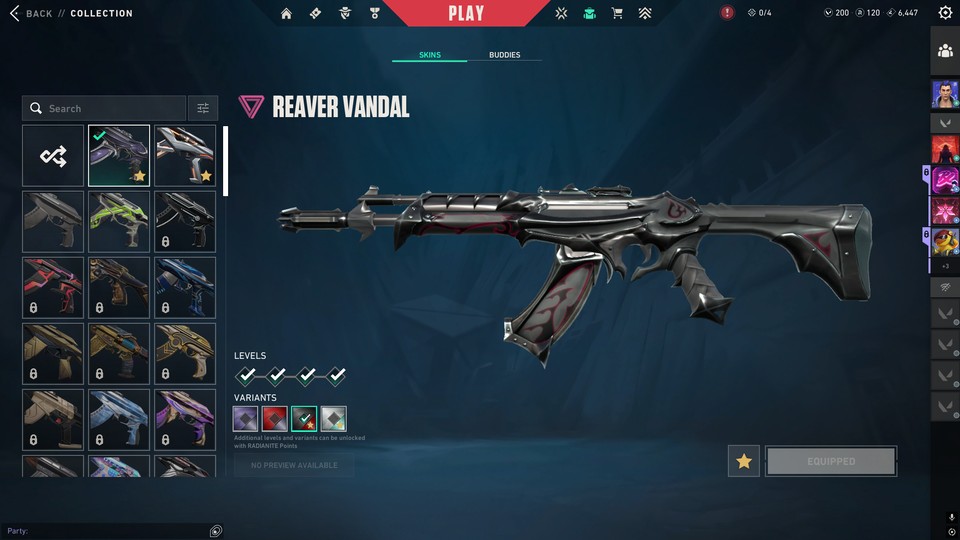Select the Skins tab
Viewport: 960px width, 540px height.
point(429,55)
